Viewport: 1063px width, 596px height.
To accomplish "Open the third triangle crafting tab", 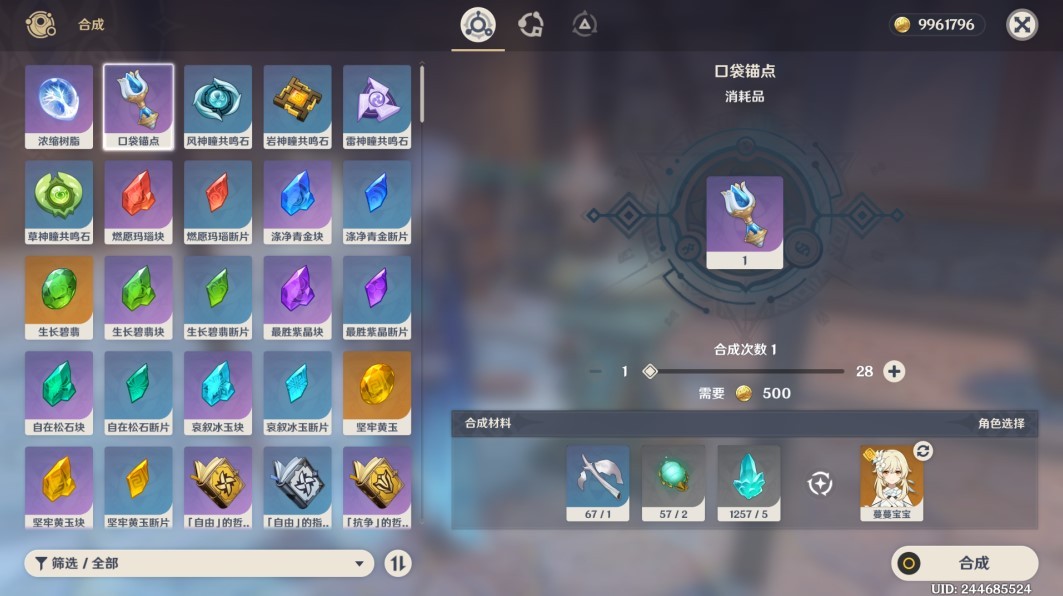I will [x=585, y=25].
